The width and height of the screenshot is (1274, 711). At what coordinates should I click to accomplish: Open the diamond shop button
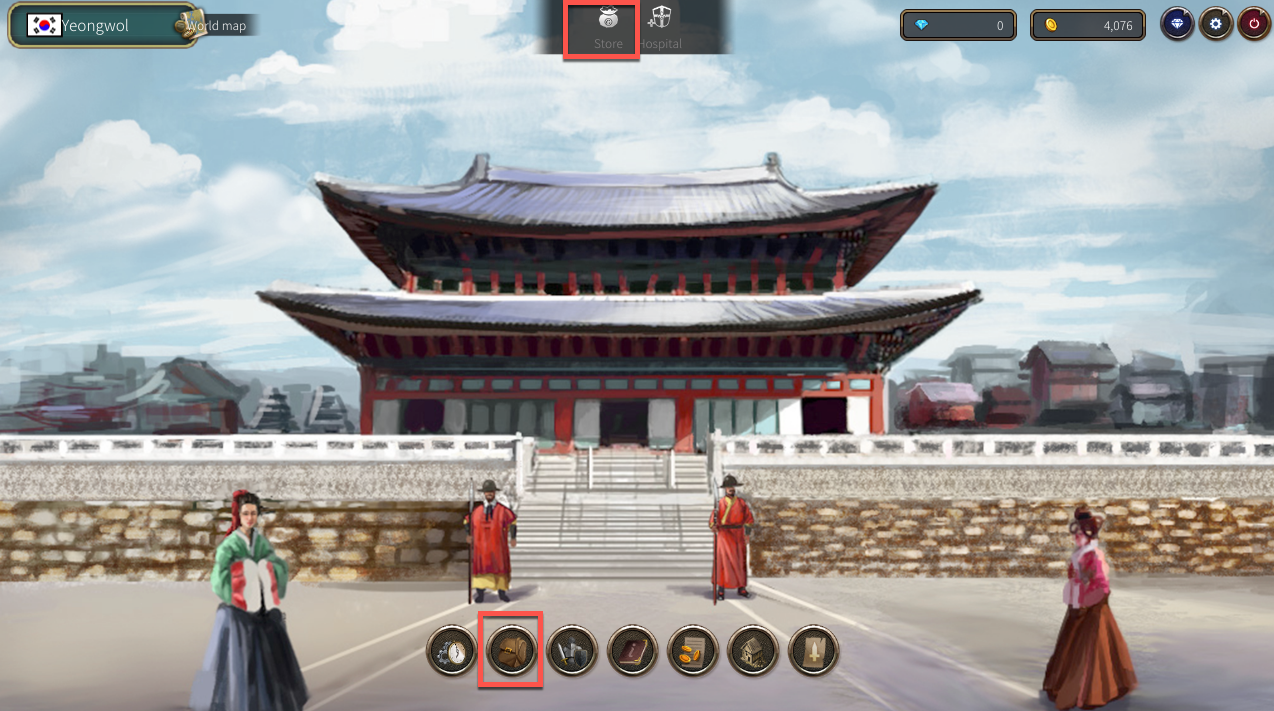click(1177, 25)
